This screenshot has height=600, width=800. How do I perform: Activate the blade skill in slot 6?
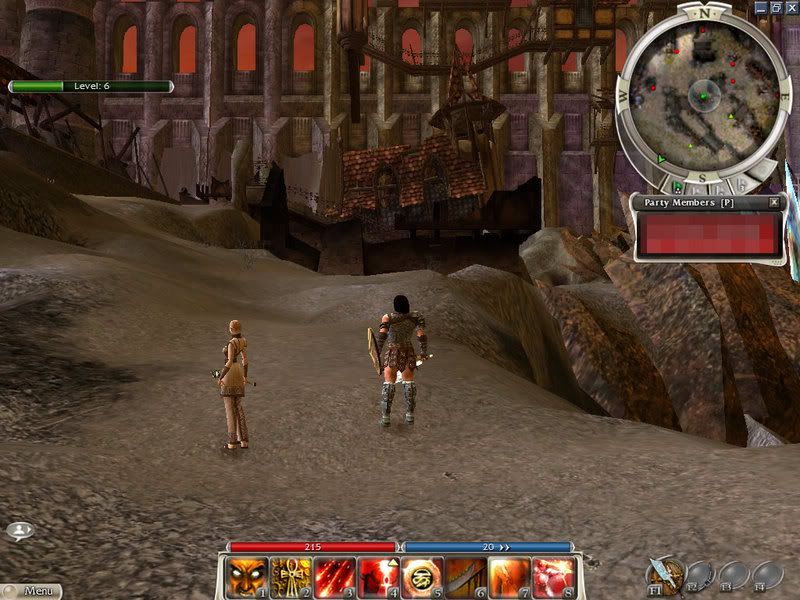(466, 577)
